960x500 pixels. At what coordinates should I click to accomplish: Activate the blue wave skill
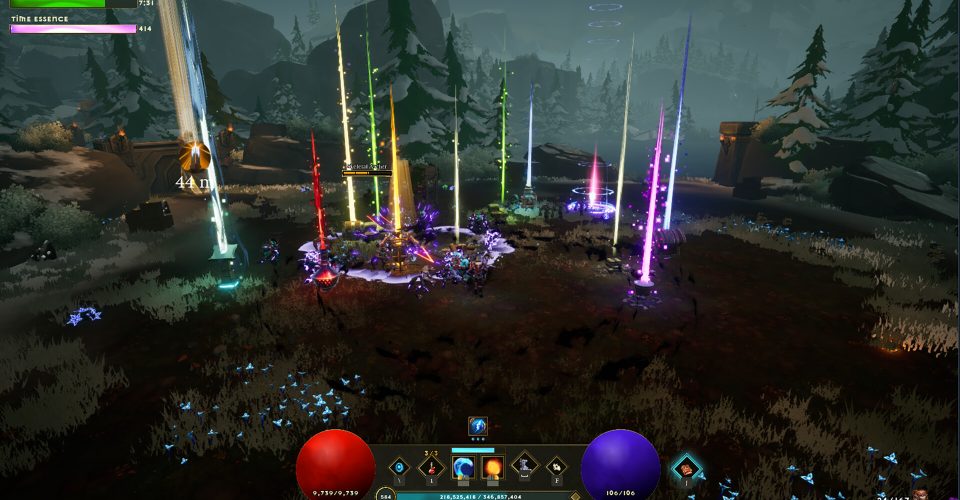pos(463,466)
